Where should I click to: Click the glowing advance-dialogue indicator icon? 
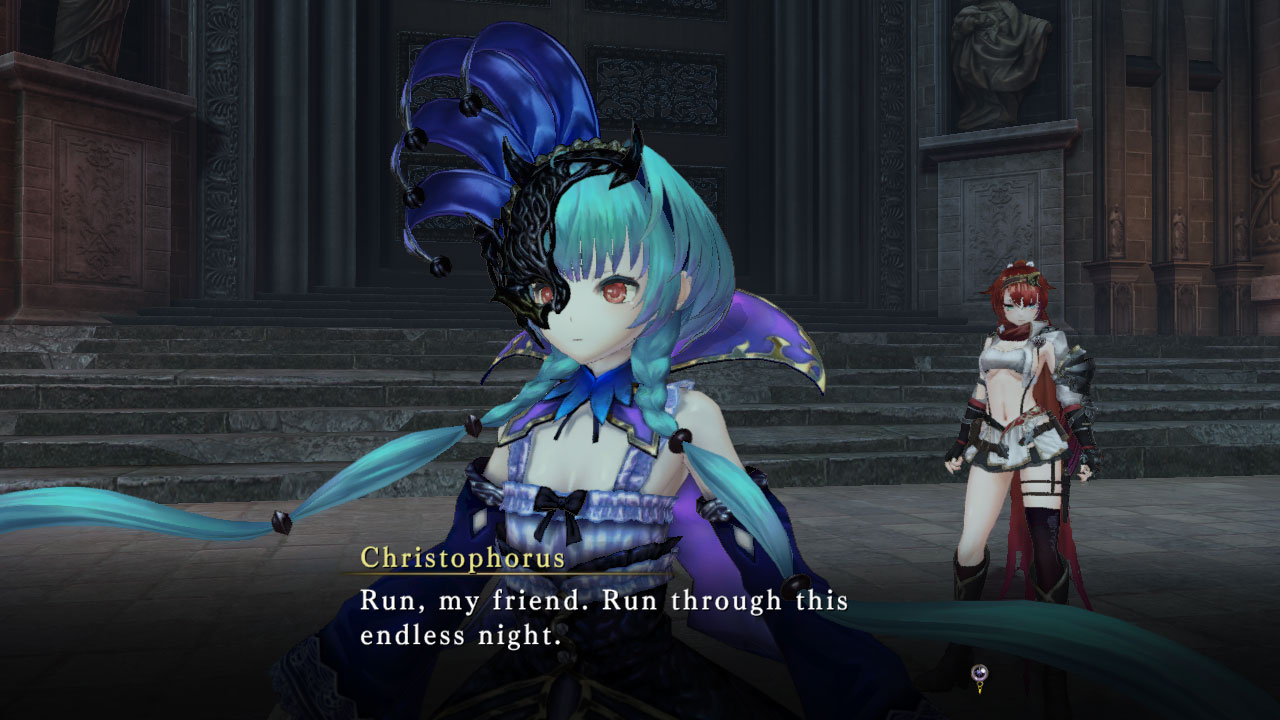(x=980, y=672)
